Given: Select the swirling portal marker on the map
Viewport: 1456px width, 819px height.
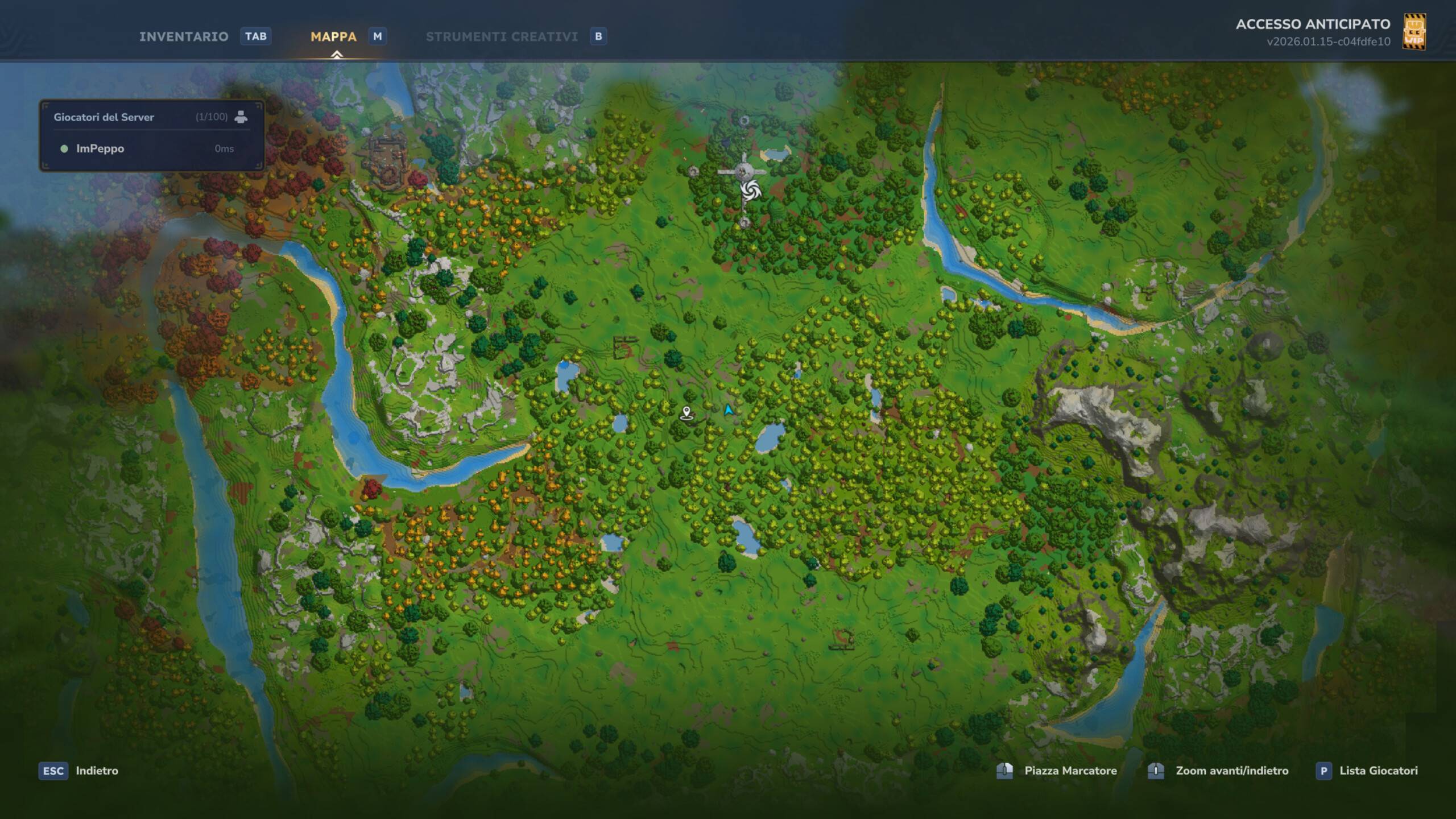Looking at the screenshot, I should click(750, 191).
